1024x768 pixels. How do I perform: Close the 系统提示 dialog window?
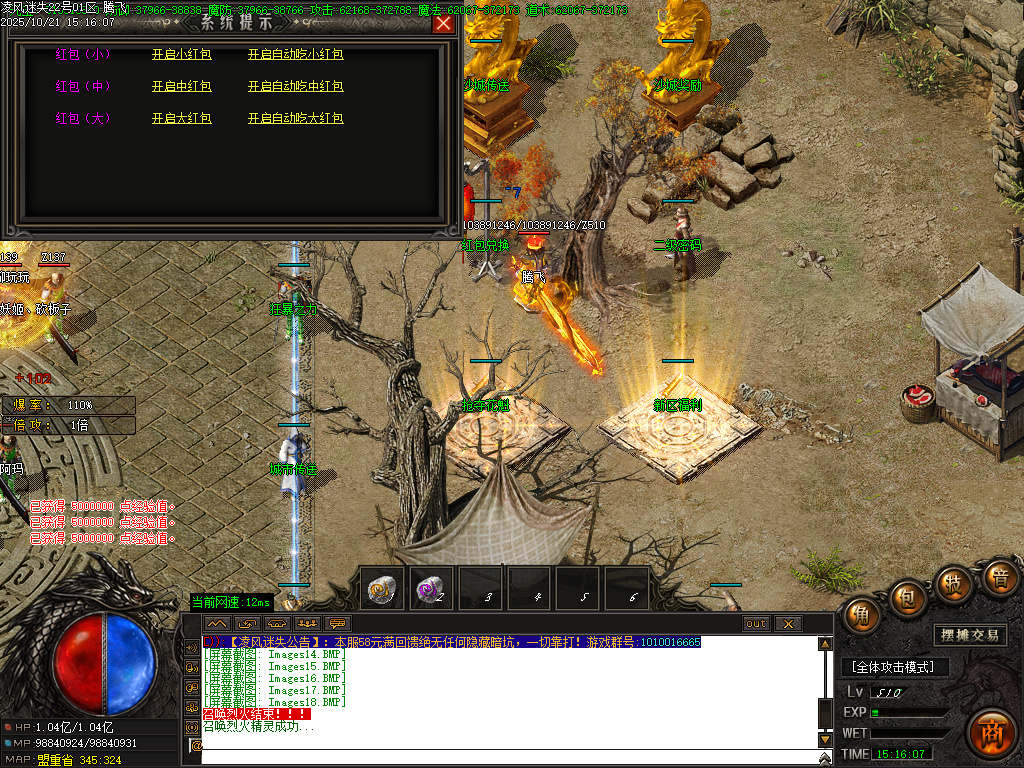pos(443,24)
